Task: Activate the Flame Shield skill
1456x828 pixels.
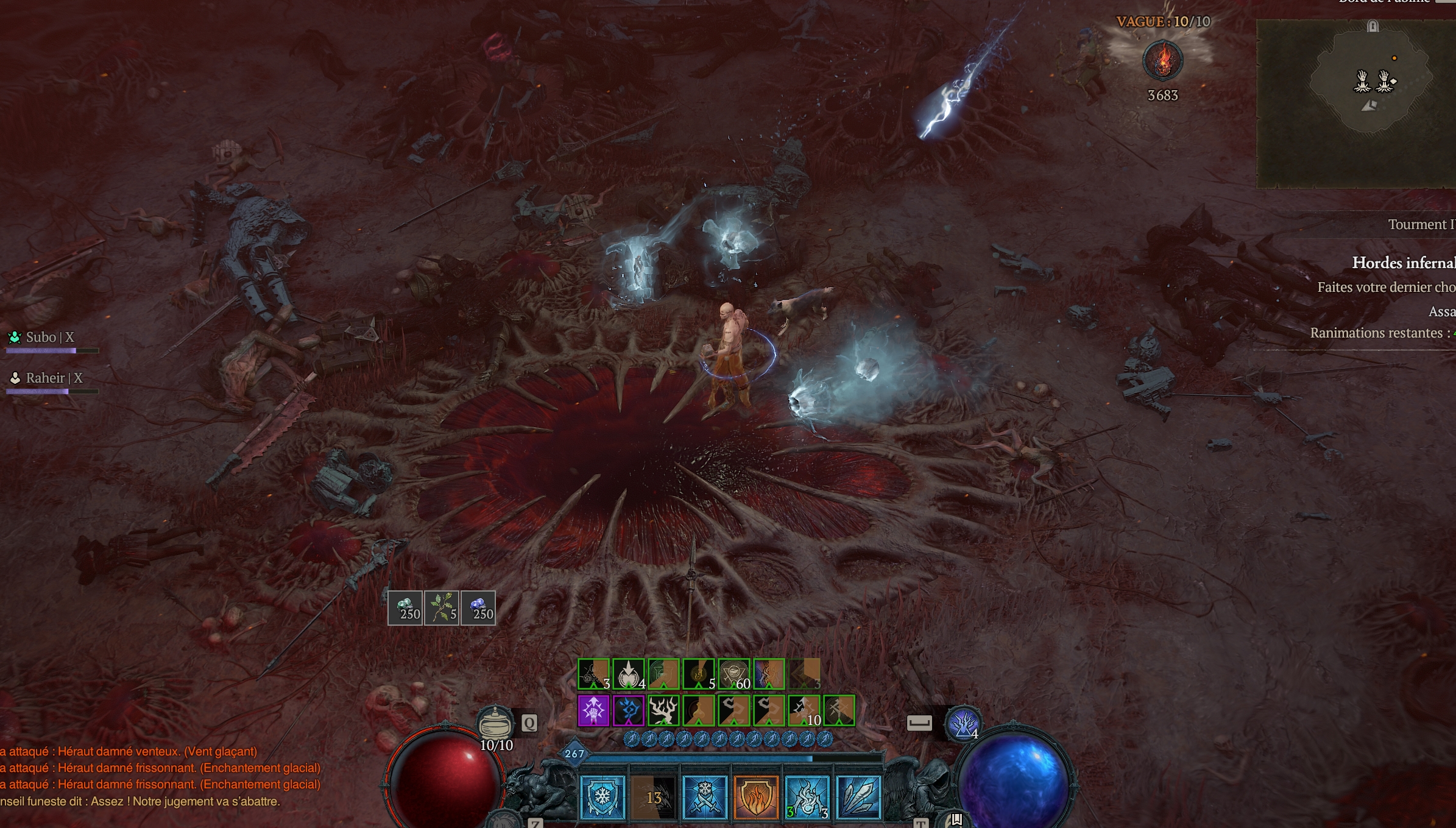Action: tap(756, 797)
